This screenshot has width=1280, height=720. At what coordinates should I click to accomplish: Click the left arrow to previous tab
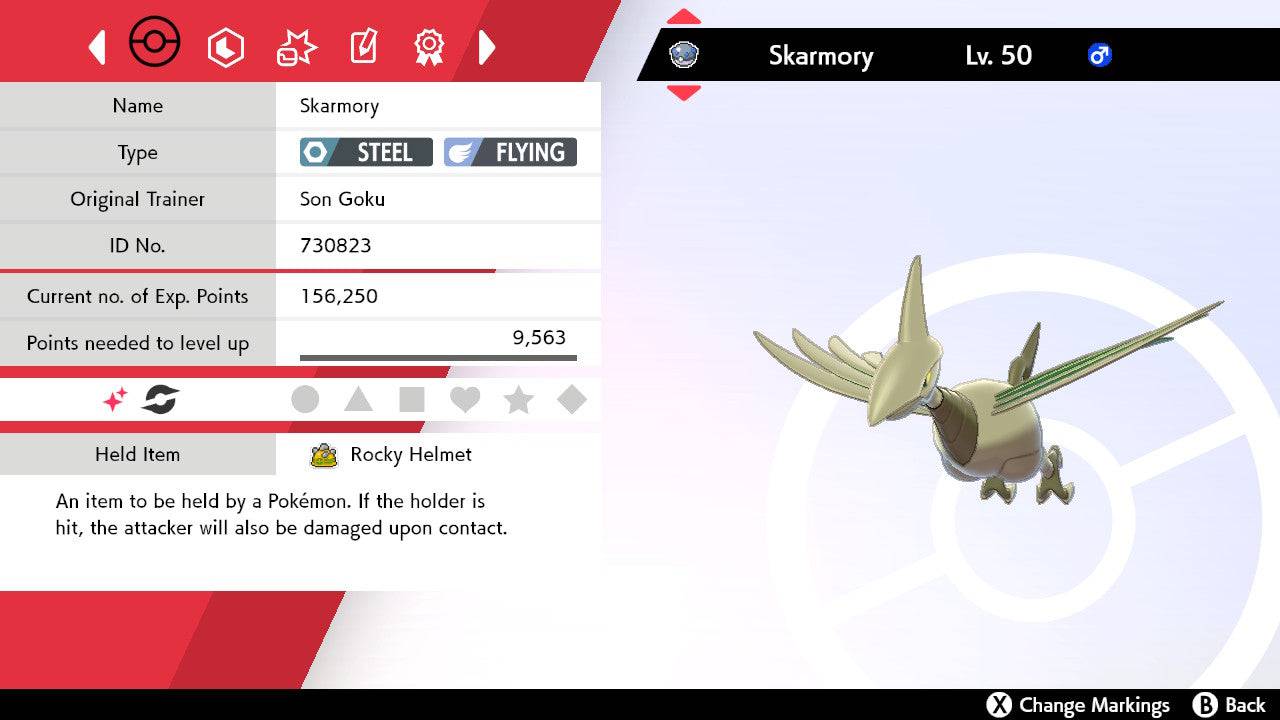tap(97, 47)
